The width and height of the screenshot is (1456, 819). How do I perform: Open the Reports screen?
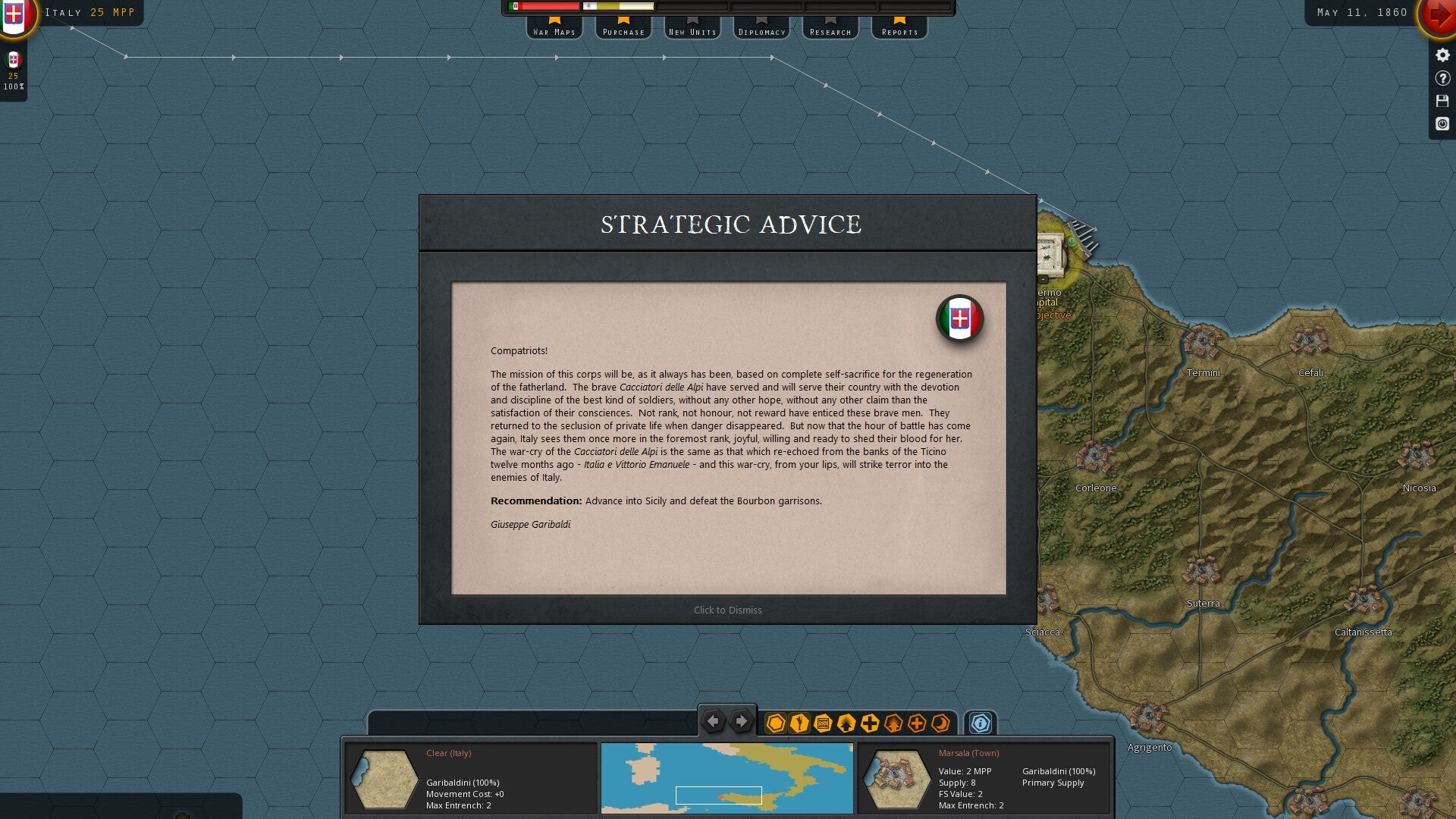pos(898,31)
